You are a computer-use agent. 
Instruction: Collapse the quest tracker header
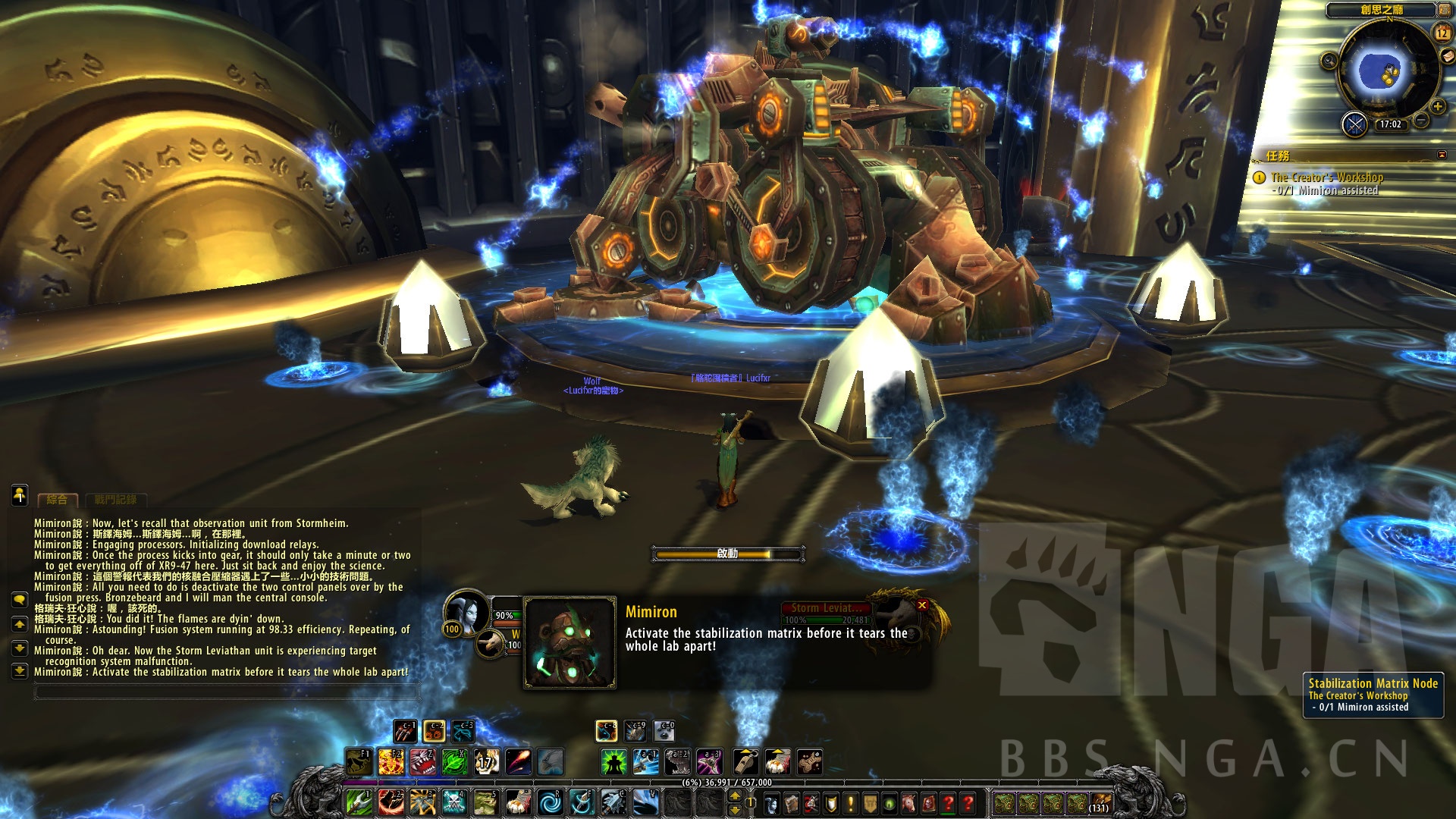1442,155
